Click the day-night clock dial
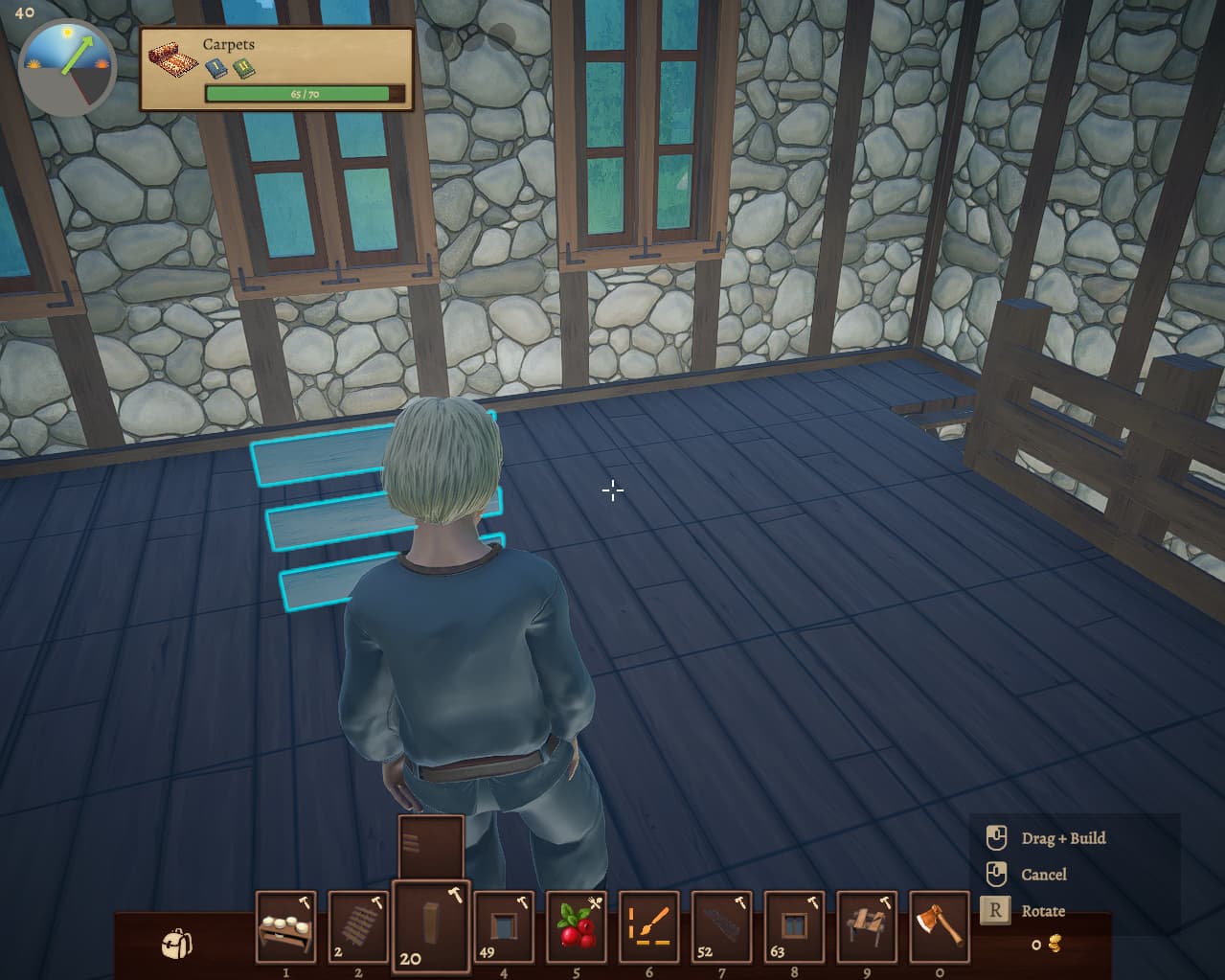This screenshot has height=980, width=1225. (x=67, y=67)
